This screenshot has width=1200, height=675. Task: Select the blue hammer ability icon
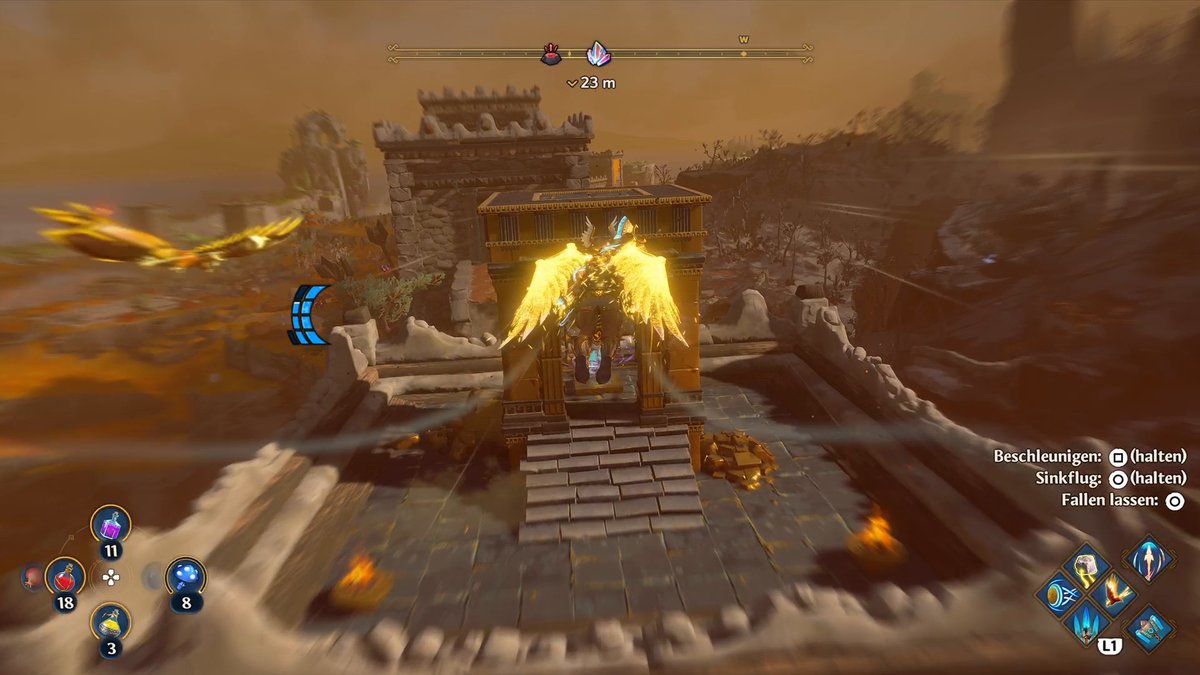pos(1150,627)
